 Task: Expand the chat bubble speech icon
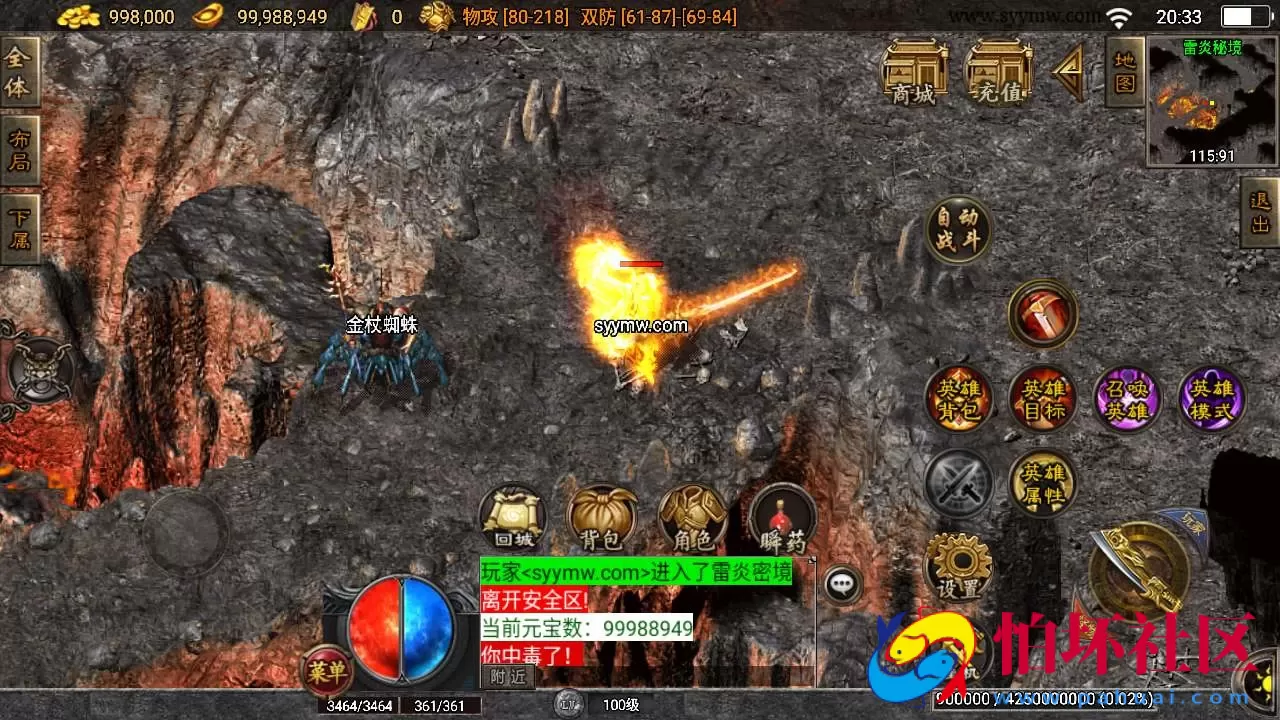tap(843, 585)
